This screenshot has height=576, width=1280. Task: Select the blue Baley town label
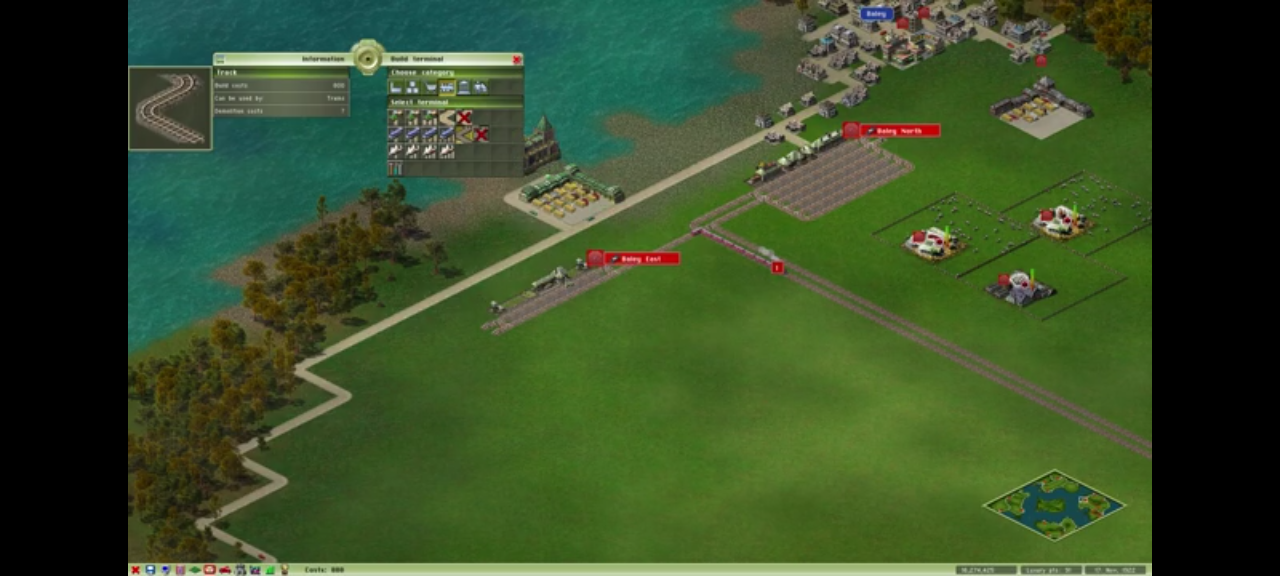click(x=876, y=14)
